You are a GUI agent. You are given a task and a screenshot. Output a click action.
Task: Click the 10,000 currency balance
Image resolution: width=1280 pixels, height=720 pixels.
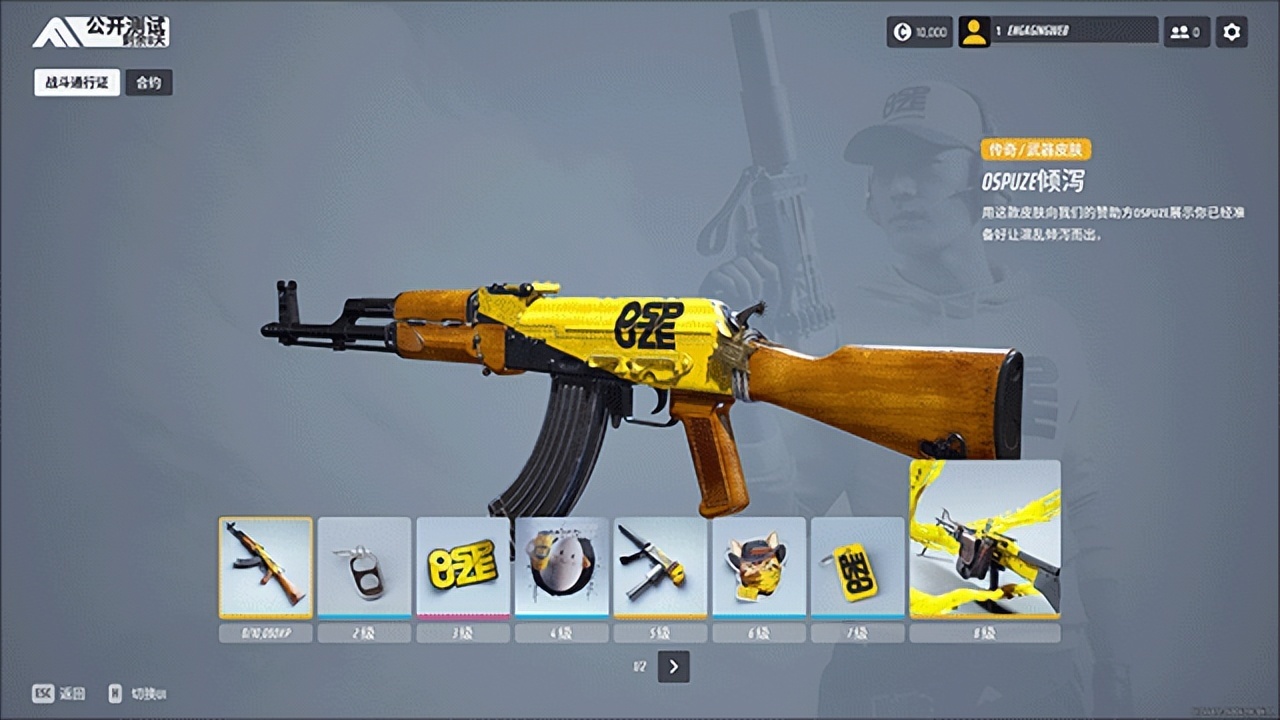919,32
